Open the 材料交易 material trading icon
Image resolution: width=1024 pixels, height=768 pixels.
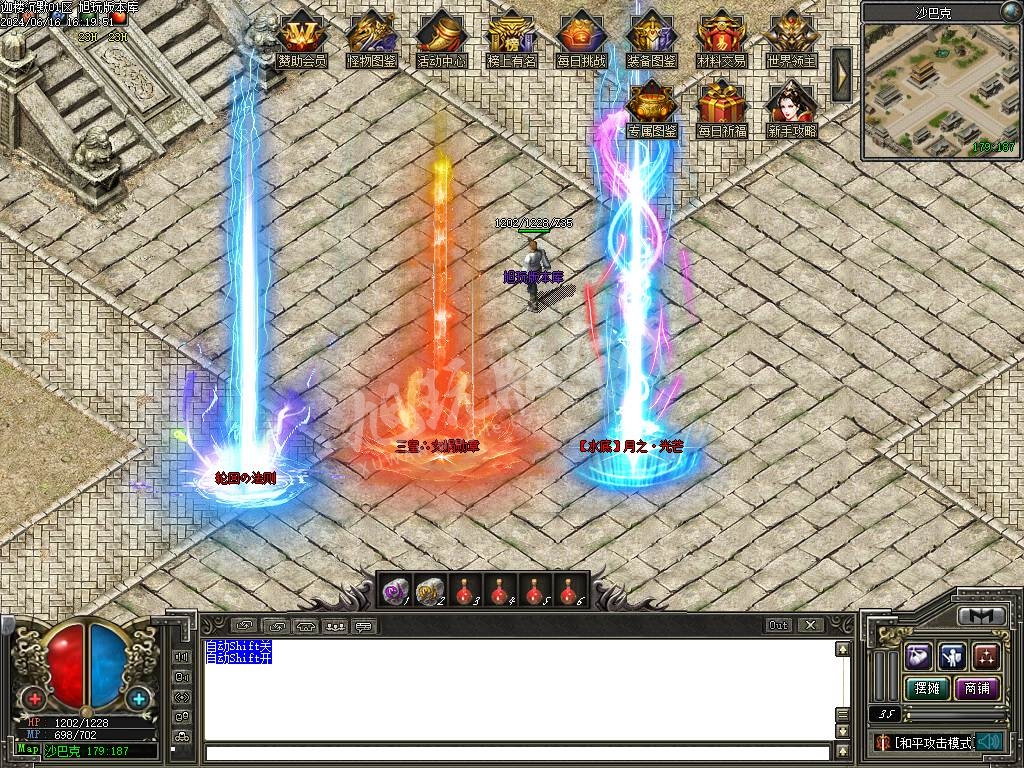[721, 37]
